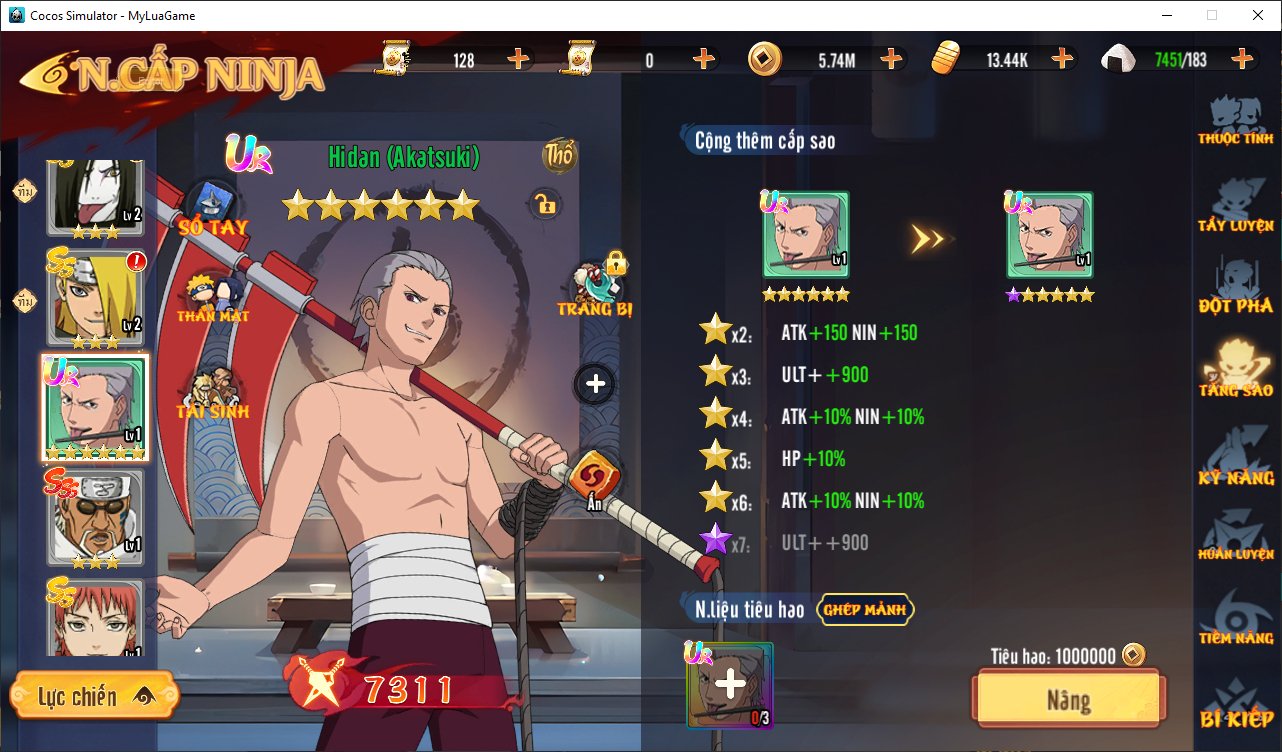1282x752 pixels.
Task: Choose the Tái Sinh rebirth option
Action: (212, 393)
